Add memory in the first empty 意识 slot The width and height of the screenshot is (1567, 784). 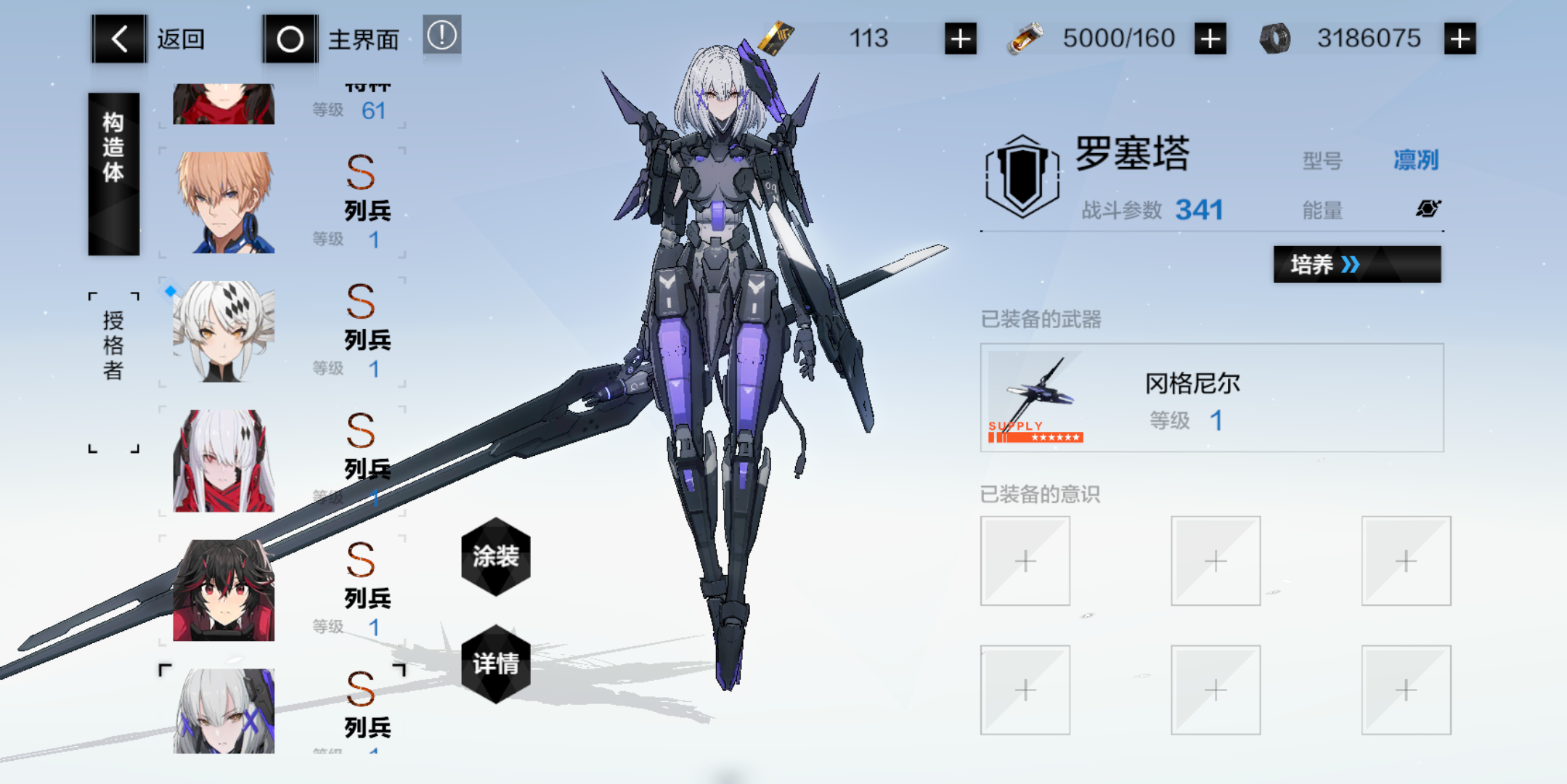coord(1025,560)
